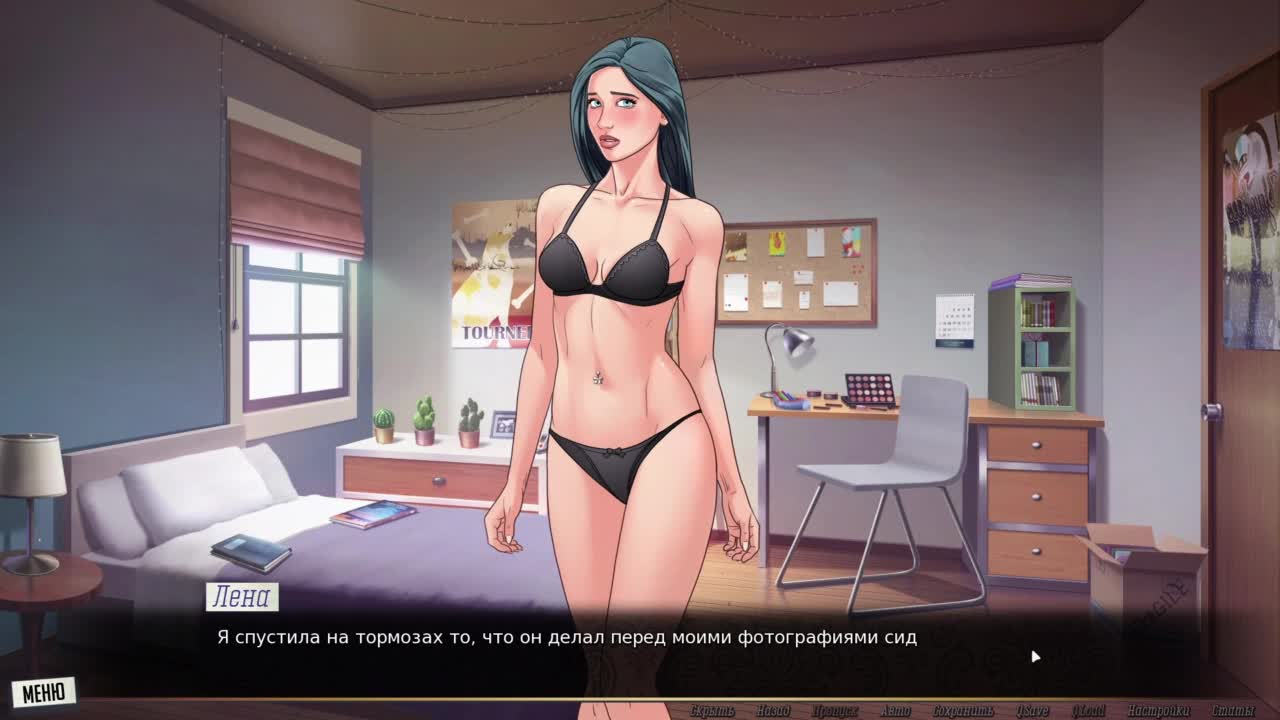
Task: Go back with Назад
Action: [773, 711]
